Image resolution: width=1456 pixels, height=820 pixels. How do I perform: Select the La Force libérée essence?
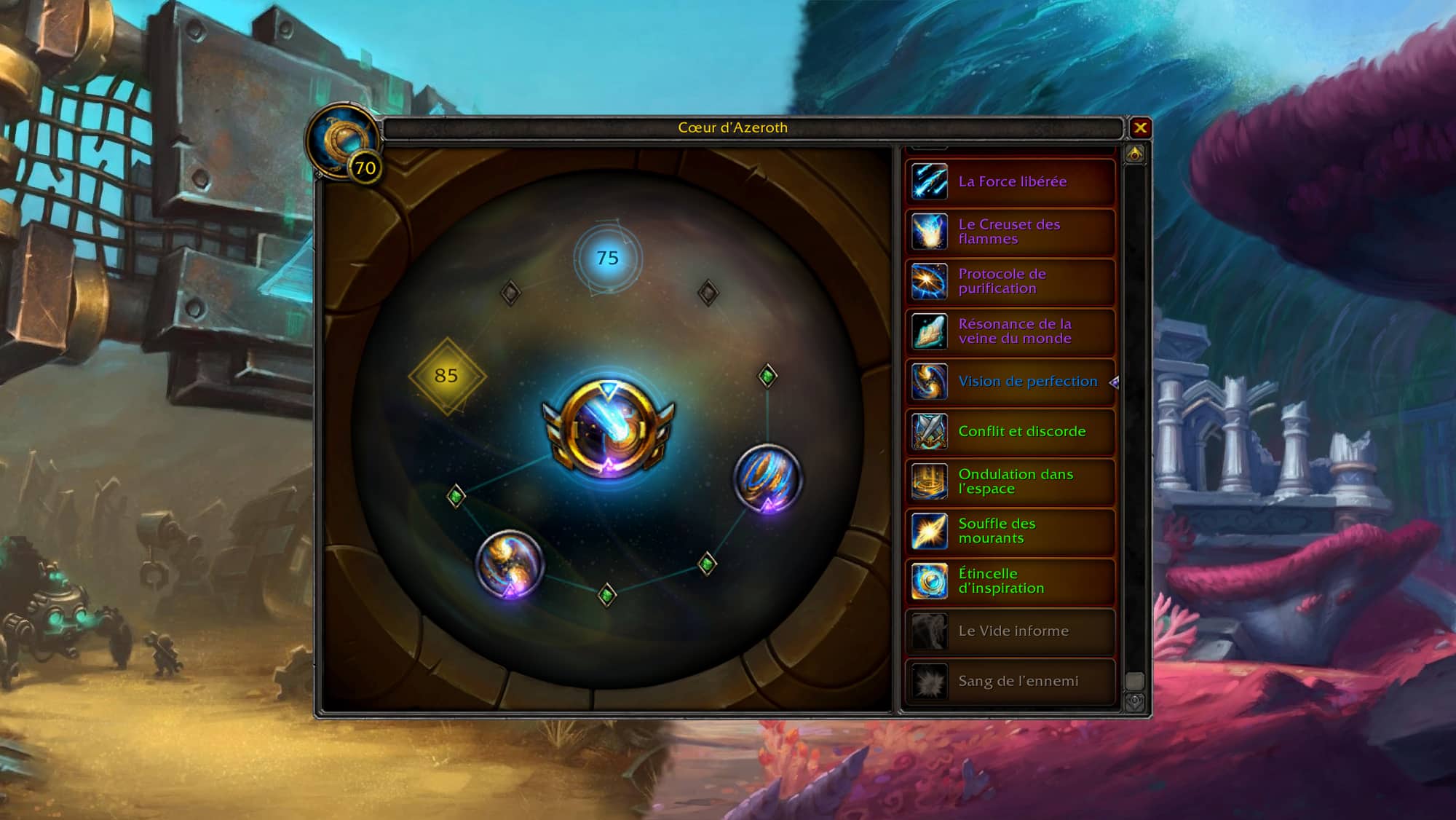click(x=1010, y=181)
